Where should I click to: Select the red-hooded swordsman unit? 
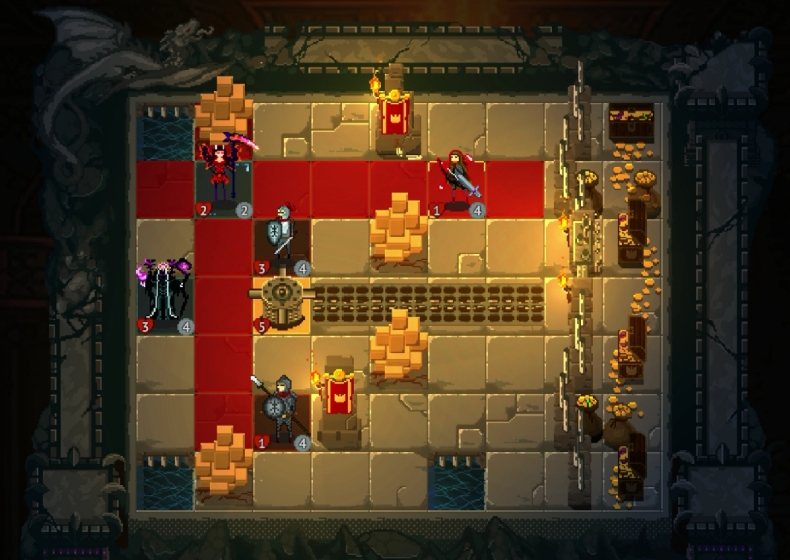(459, 180)
